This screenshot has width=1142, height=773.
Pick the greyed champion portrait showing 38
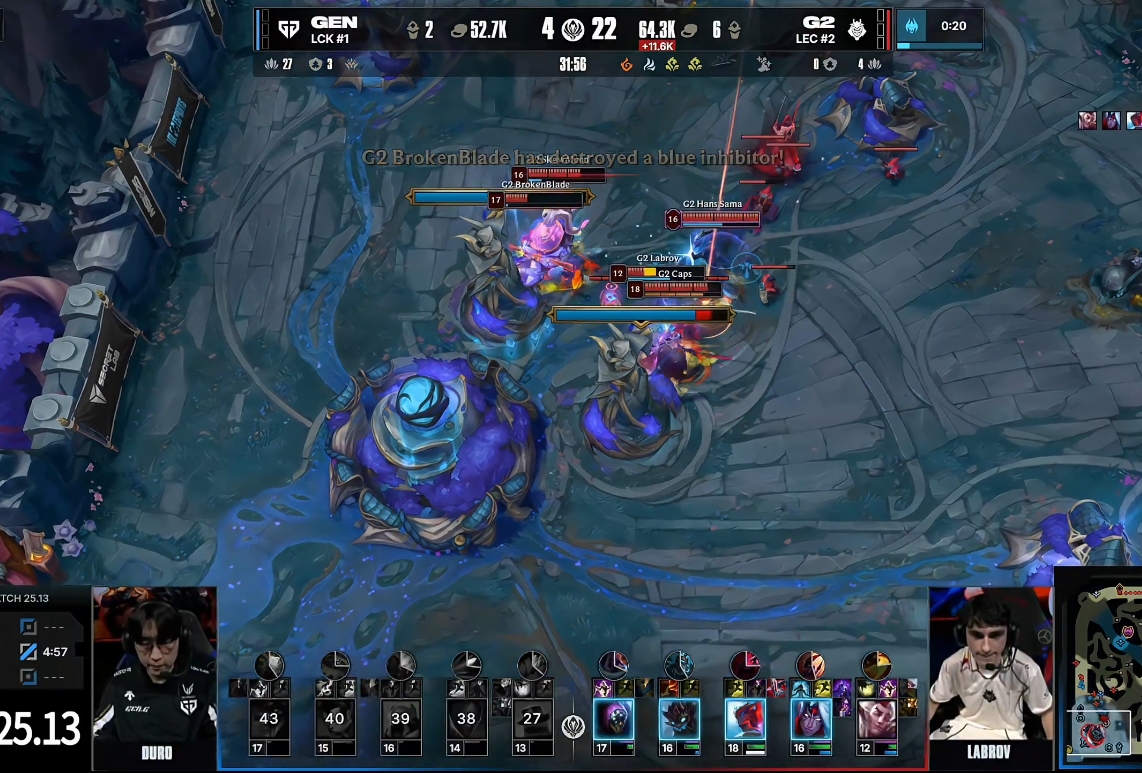pos(467,718)
